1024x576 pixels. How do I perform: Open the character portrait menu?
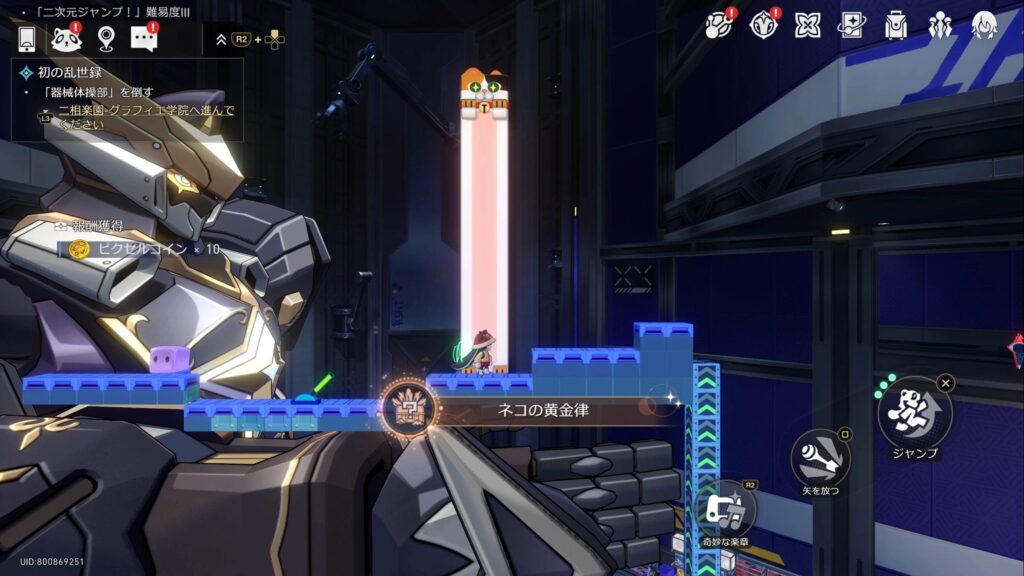pos(985,25)
